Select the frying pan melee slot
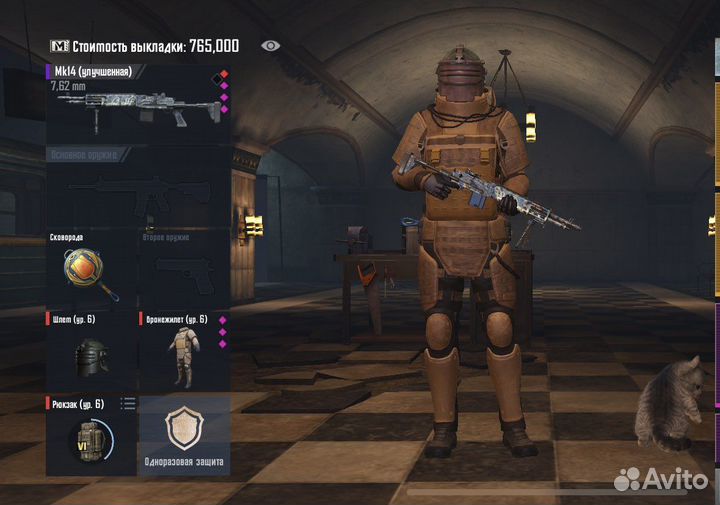The height and width of the screenshot is (505, 720). point(92,272)
